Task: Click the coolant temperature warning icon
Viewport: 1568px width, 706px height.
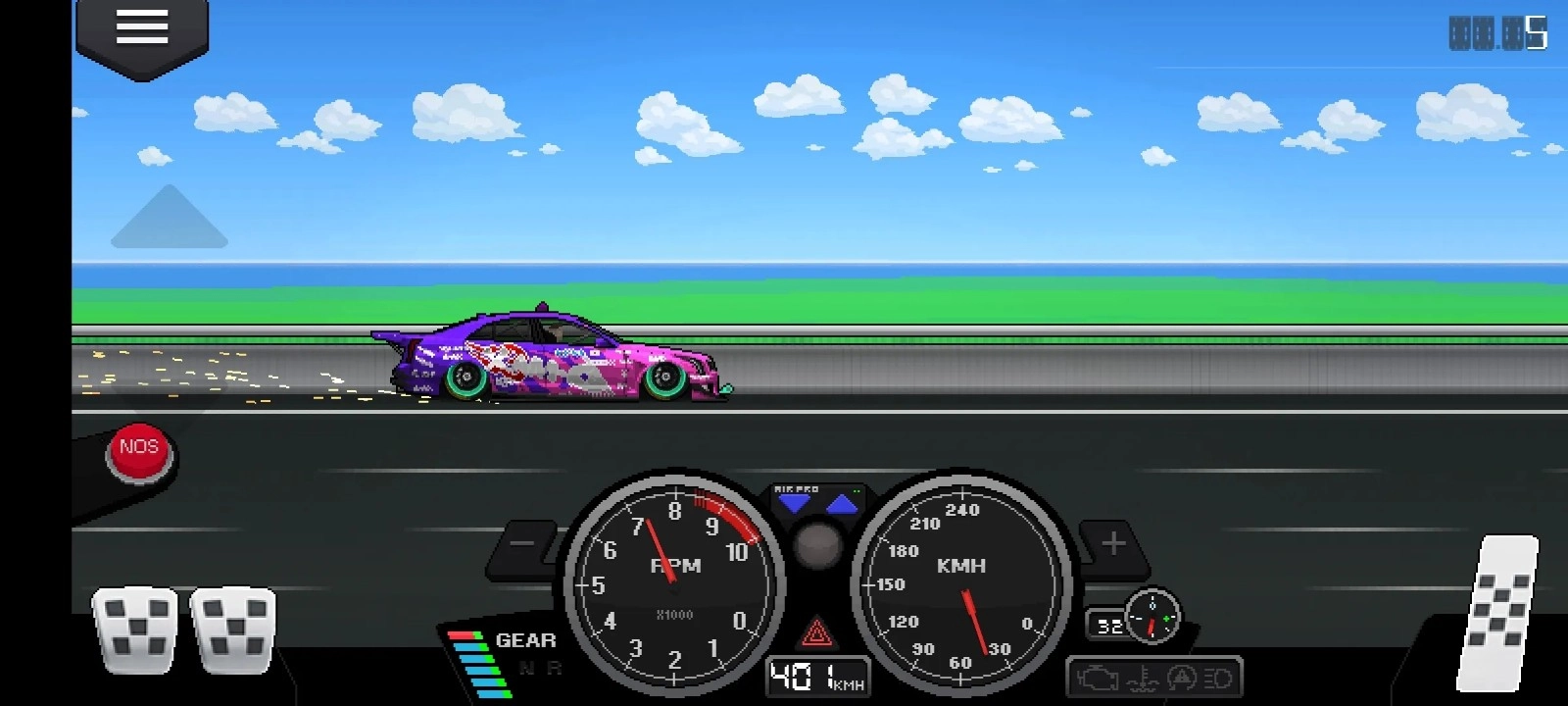Action: [x=1142, y=678]
